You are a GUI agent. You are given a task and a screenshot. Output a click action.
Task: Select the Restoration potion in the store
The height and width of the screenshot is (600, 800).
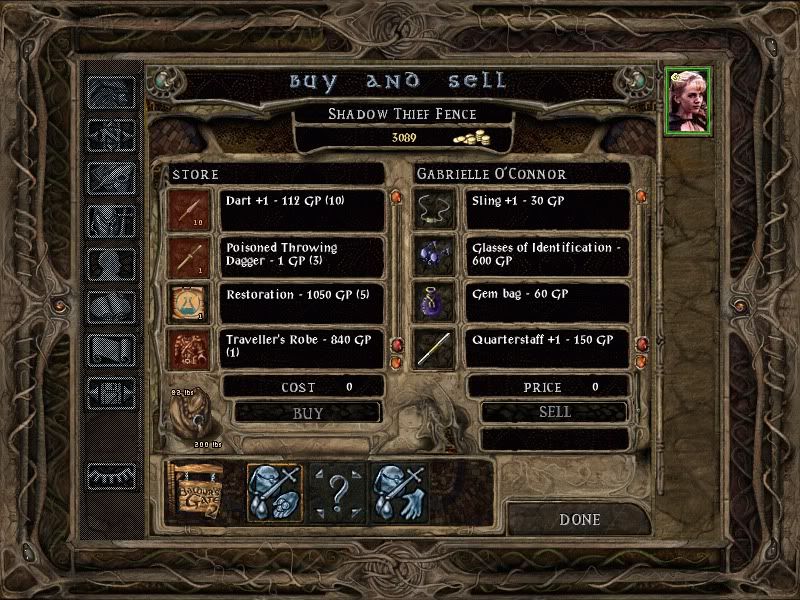tap(301, 302)
